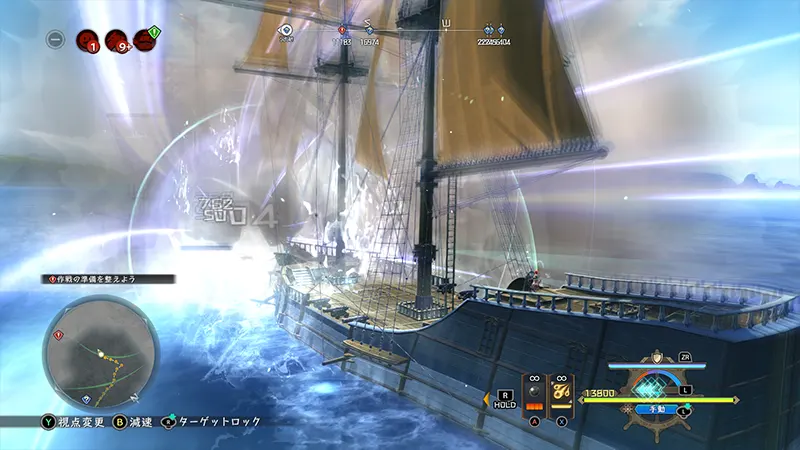
Task: Select the red quest marker on compass
Action: (x=343, y=31)
